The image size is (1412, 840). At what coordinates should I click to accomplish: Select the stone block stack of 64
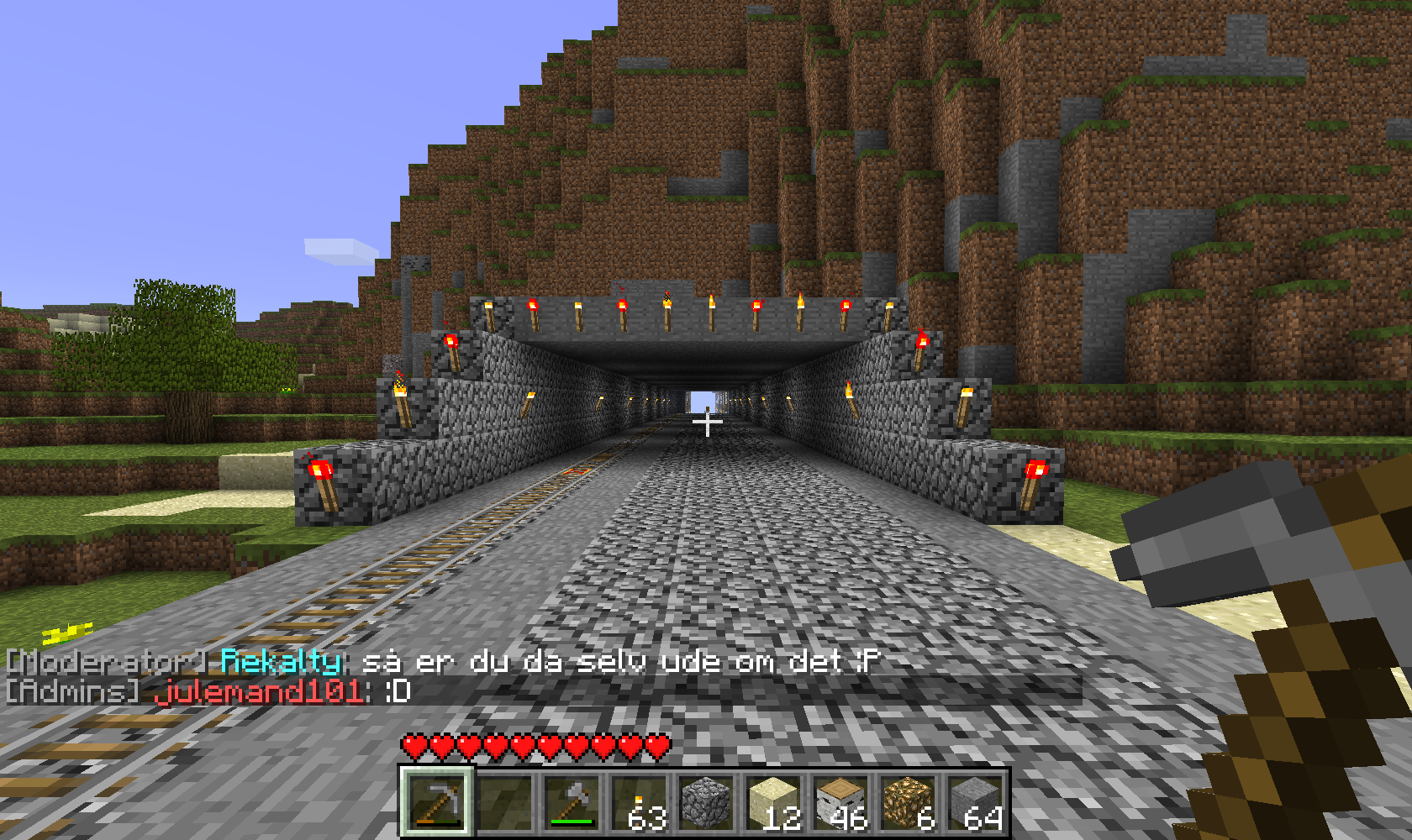pos(975,802)
